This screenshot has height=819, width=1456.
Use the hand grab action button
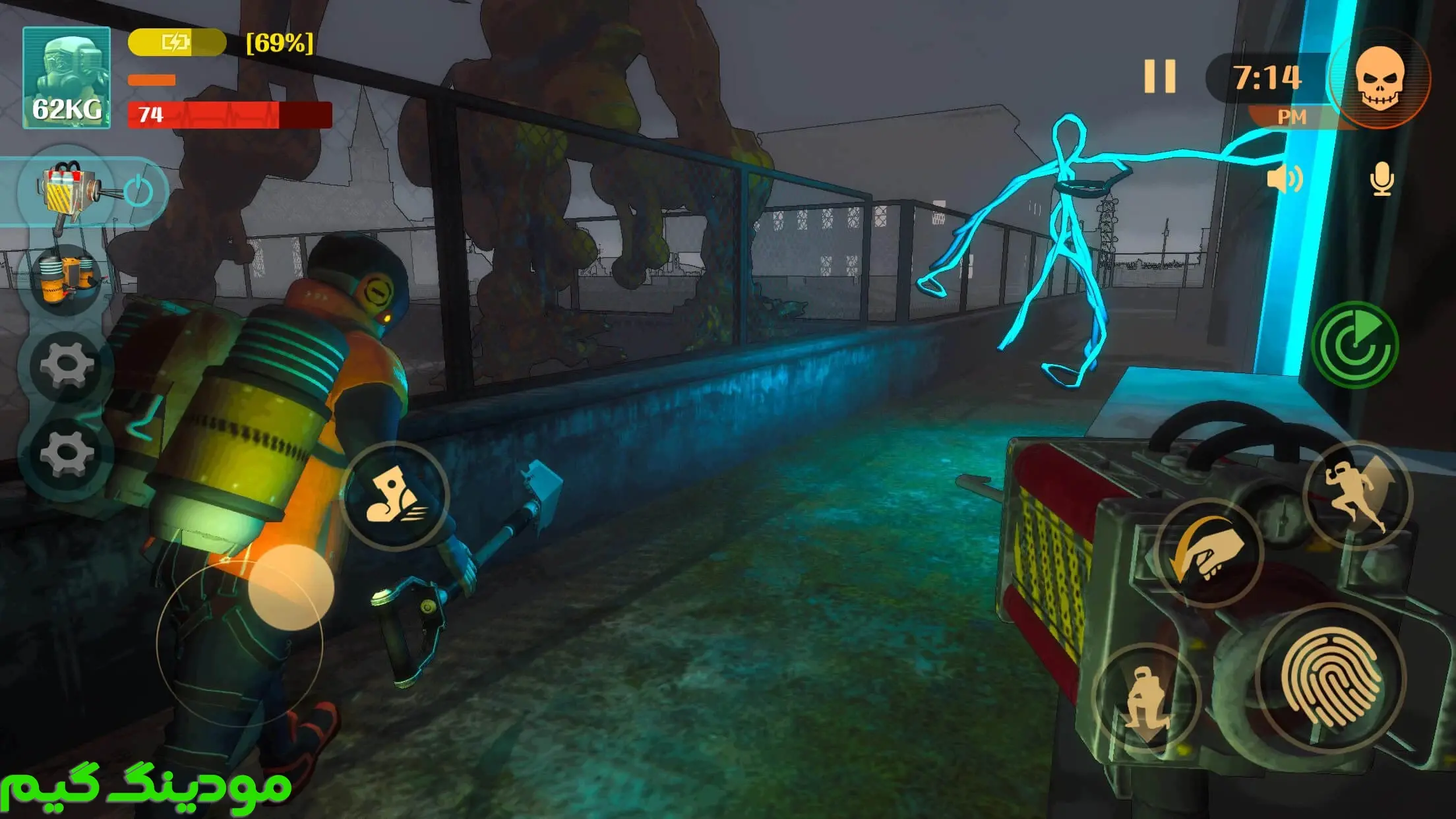[x=1209, y=553]
